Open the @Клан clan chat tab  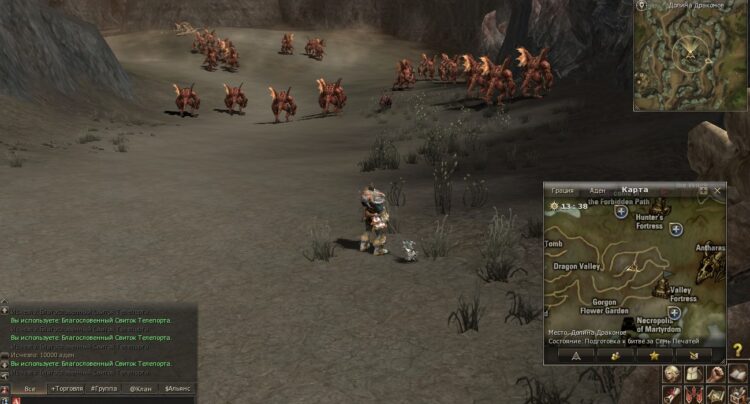(x=139, y=387)
